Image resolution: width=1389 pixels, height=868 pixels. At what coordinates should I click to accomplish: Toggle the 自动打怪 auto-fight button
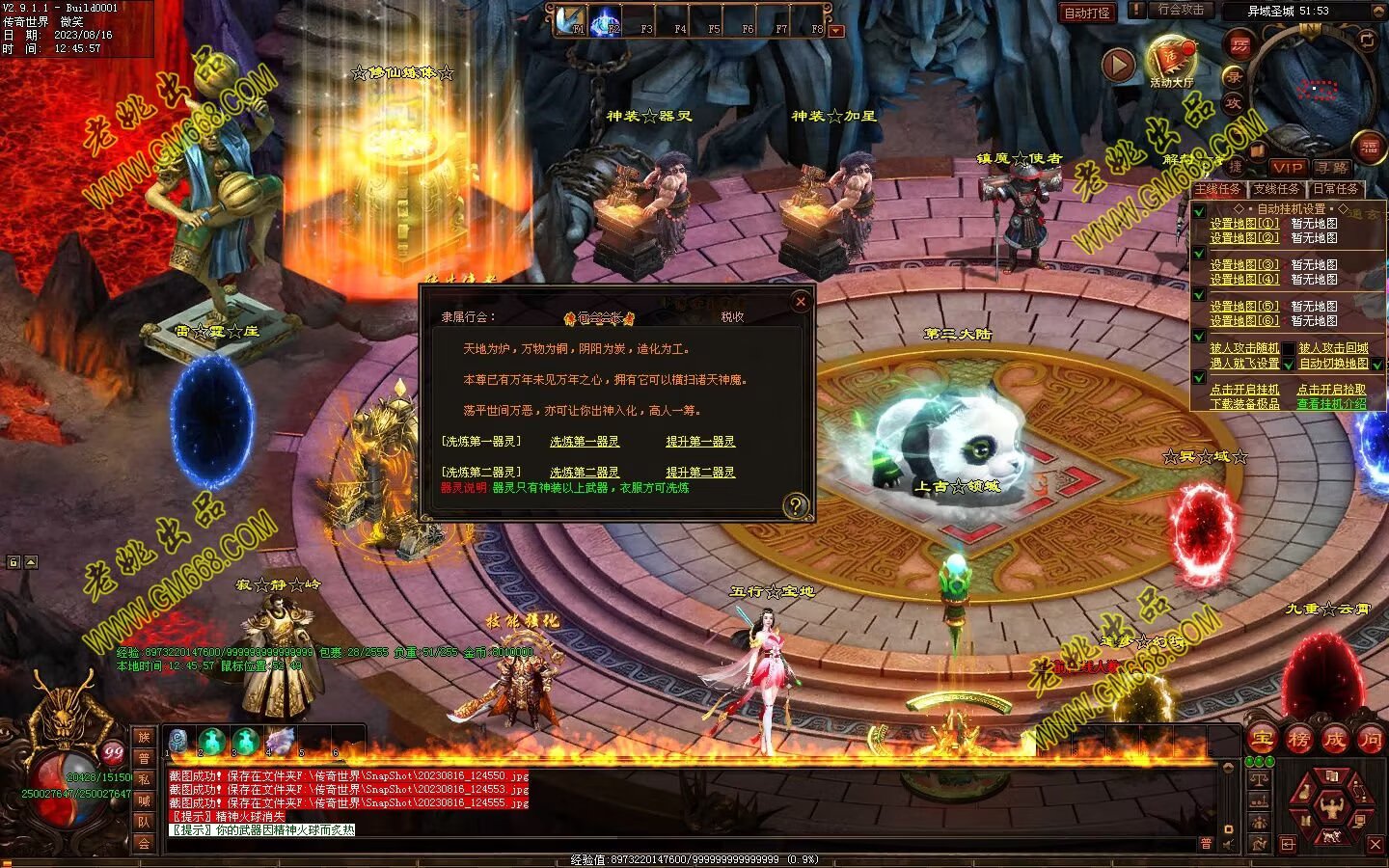click(x=1087, y=13)
